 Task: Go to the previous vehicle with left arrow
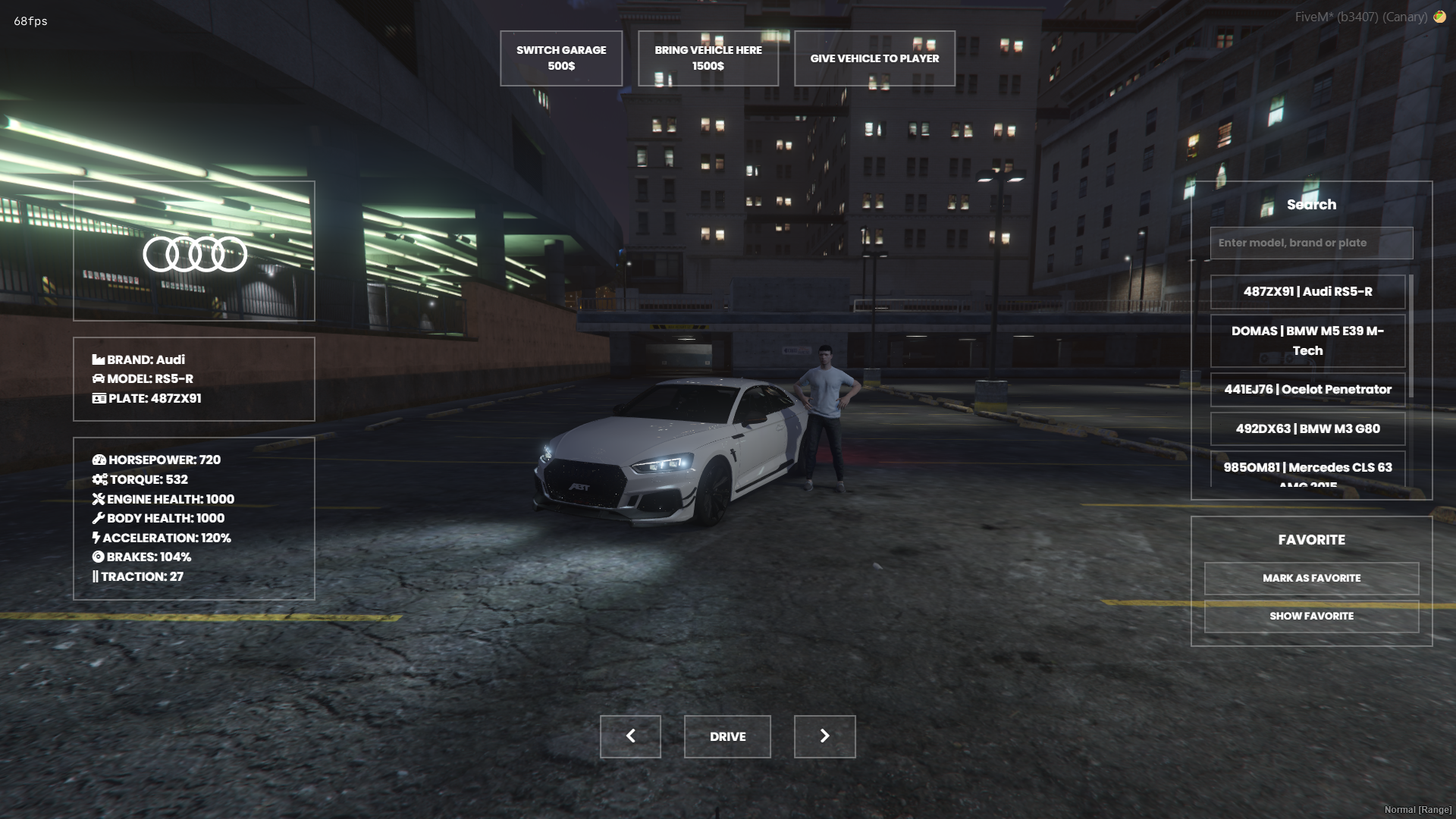(x=630, y=736)
